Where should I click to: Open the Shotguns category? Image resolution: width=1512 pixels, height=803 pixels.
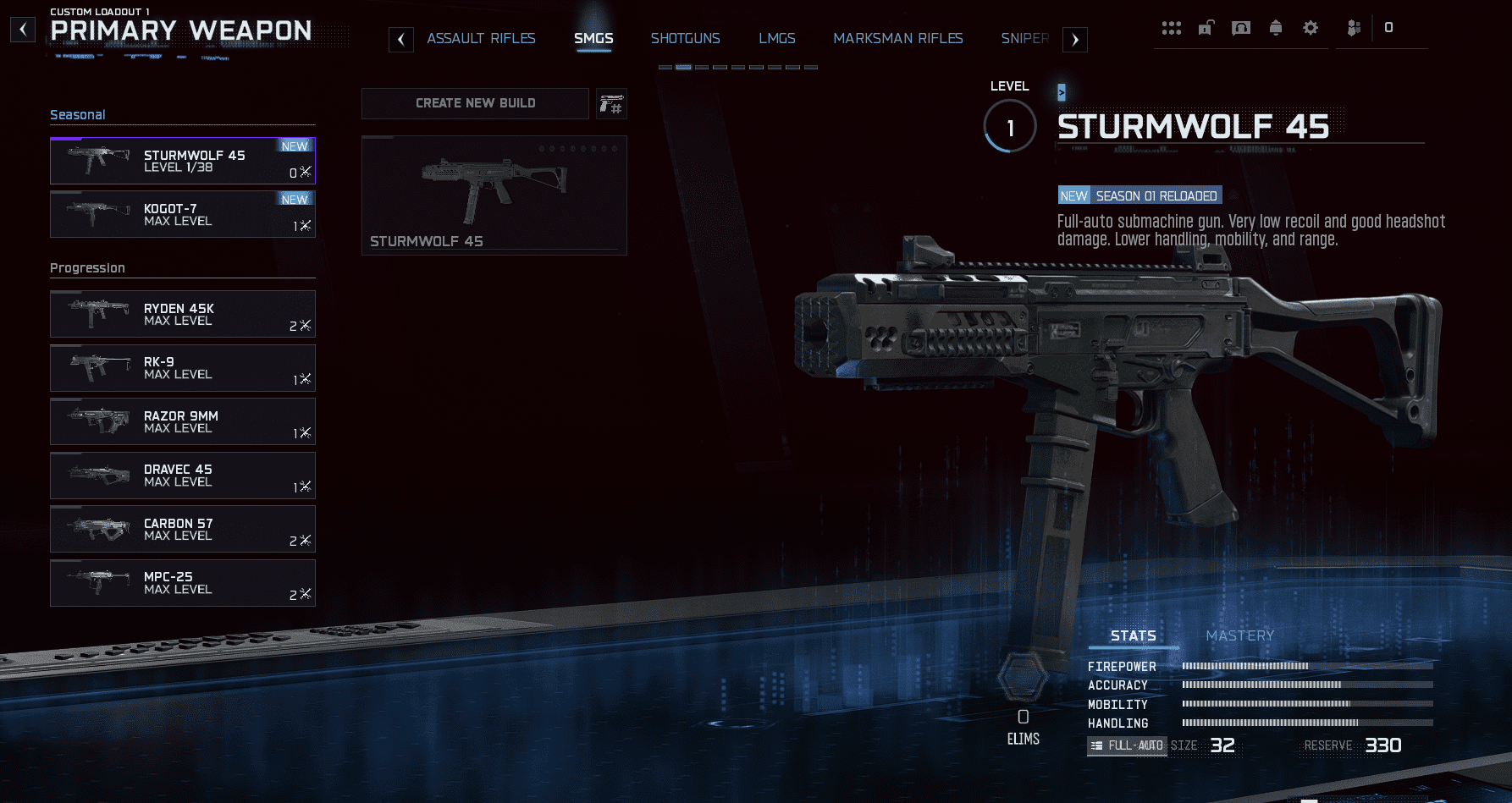pos(685,39)
